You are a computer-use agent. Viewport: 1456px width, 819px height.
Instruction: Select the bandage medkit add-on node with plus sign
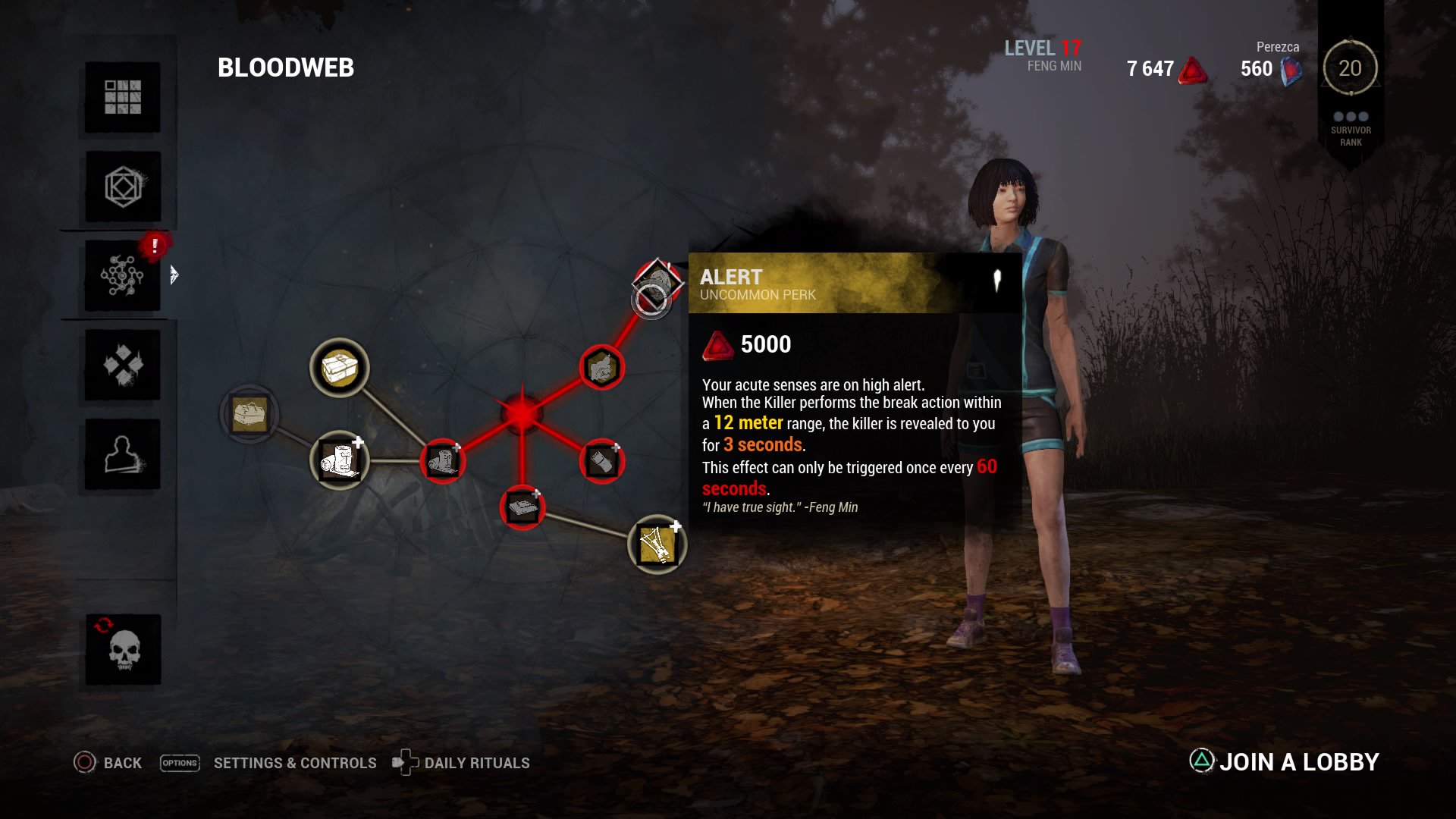click(x=340, y=461)
